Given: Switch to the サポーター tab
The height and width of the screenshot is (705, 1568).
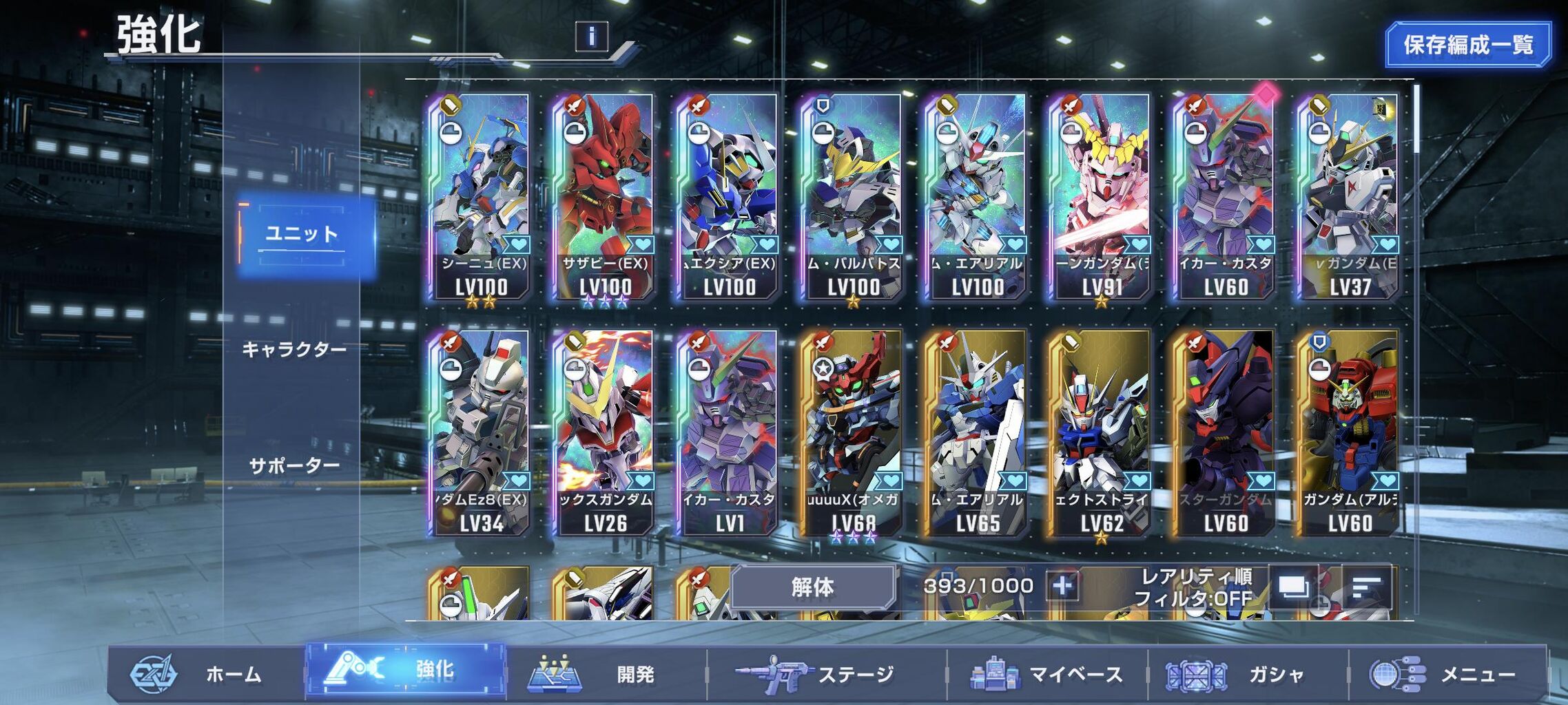Looking at the screenshot, I should pos(294,466).
